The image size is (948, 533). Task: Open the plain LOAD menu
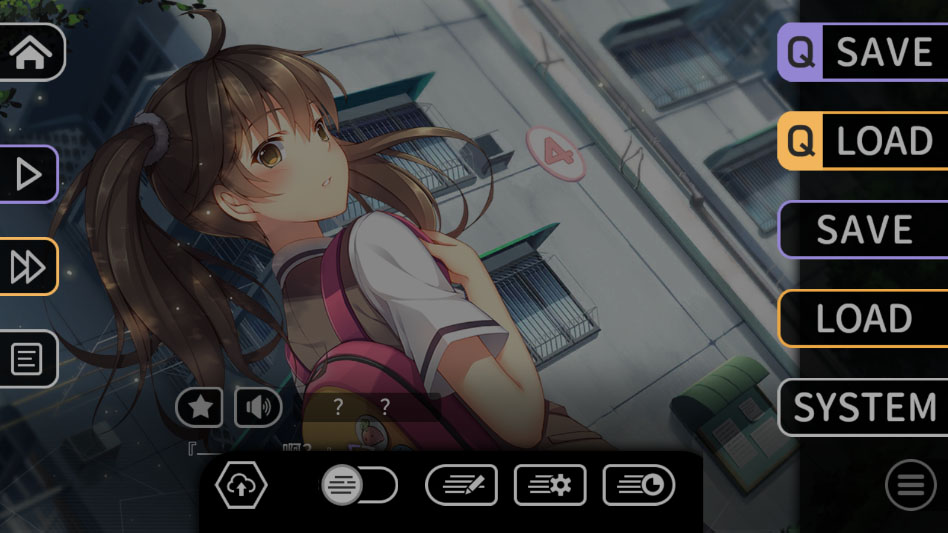[862, 319]
